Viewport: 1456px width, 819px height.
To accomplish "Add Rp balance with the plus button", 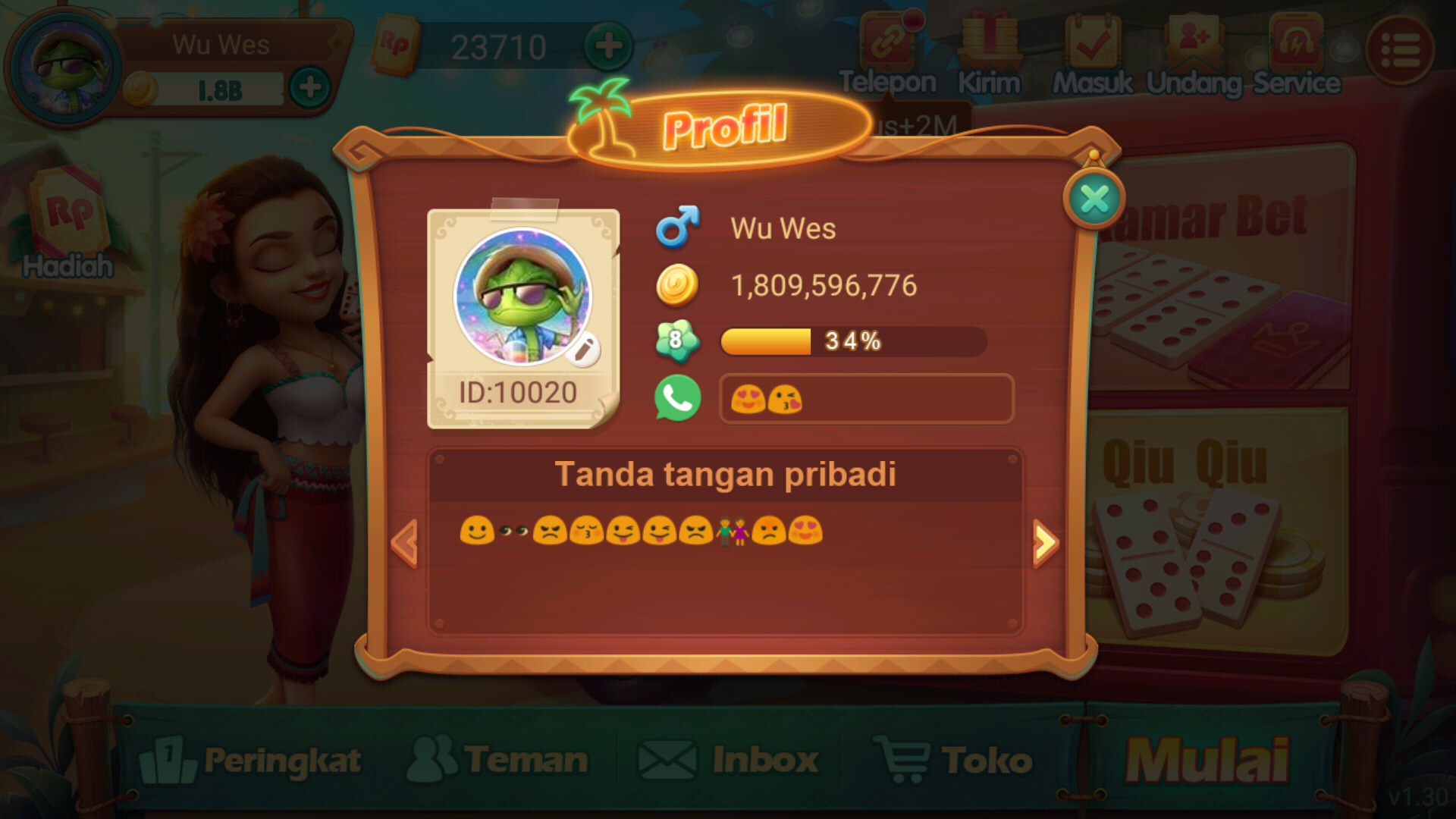I will click(608, 47).
